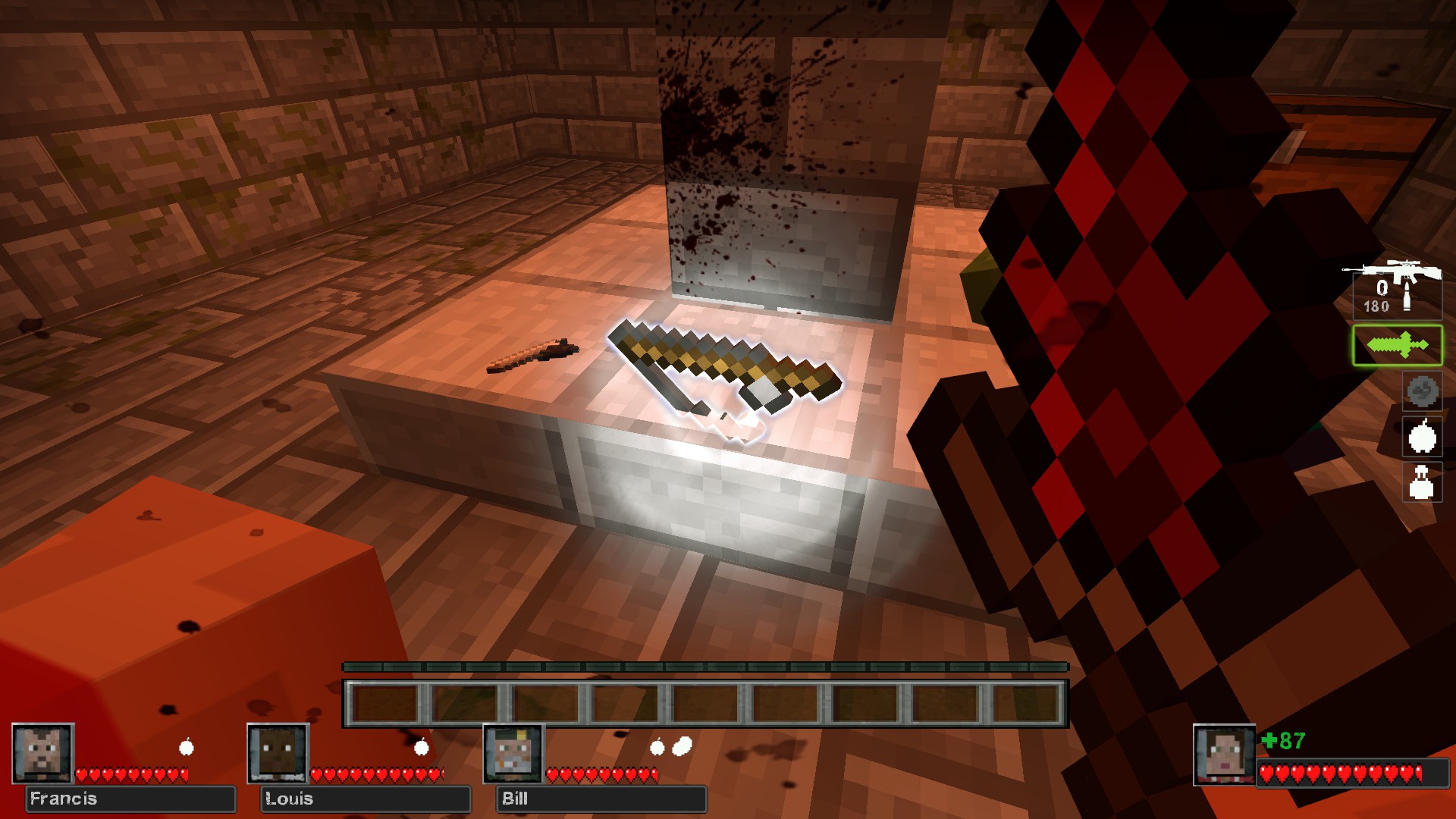Viewport: 1456px width, 819px height.
Task: Select the greyed-out round throwable slot
Action: click(x=1422, y=392)
